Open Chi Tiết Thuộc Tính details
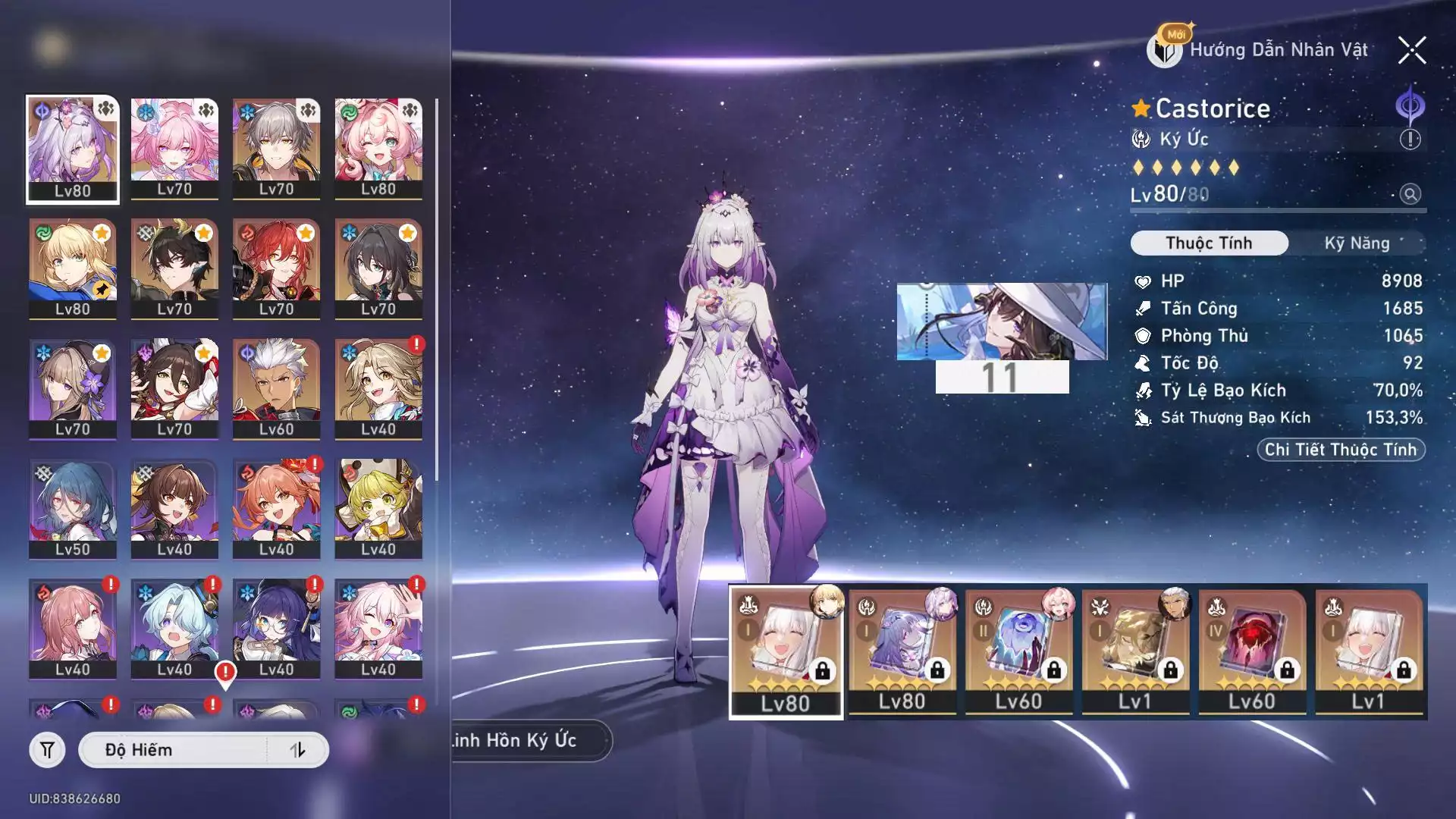1456x819 pixels. 1340,450
